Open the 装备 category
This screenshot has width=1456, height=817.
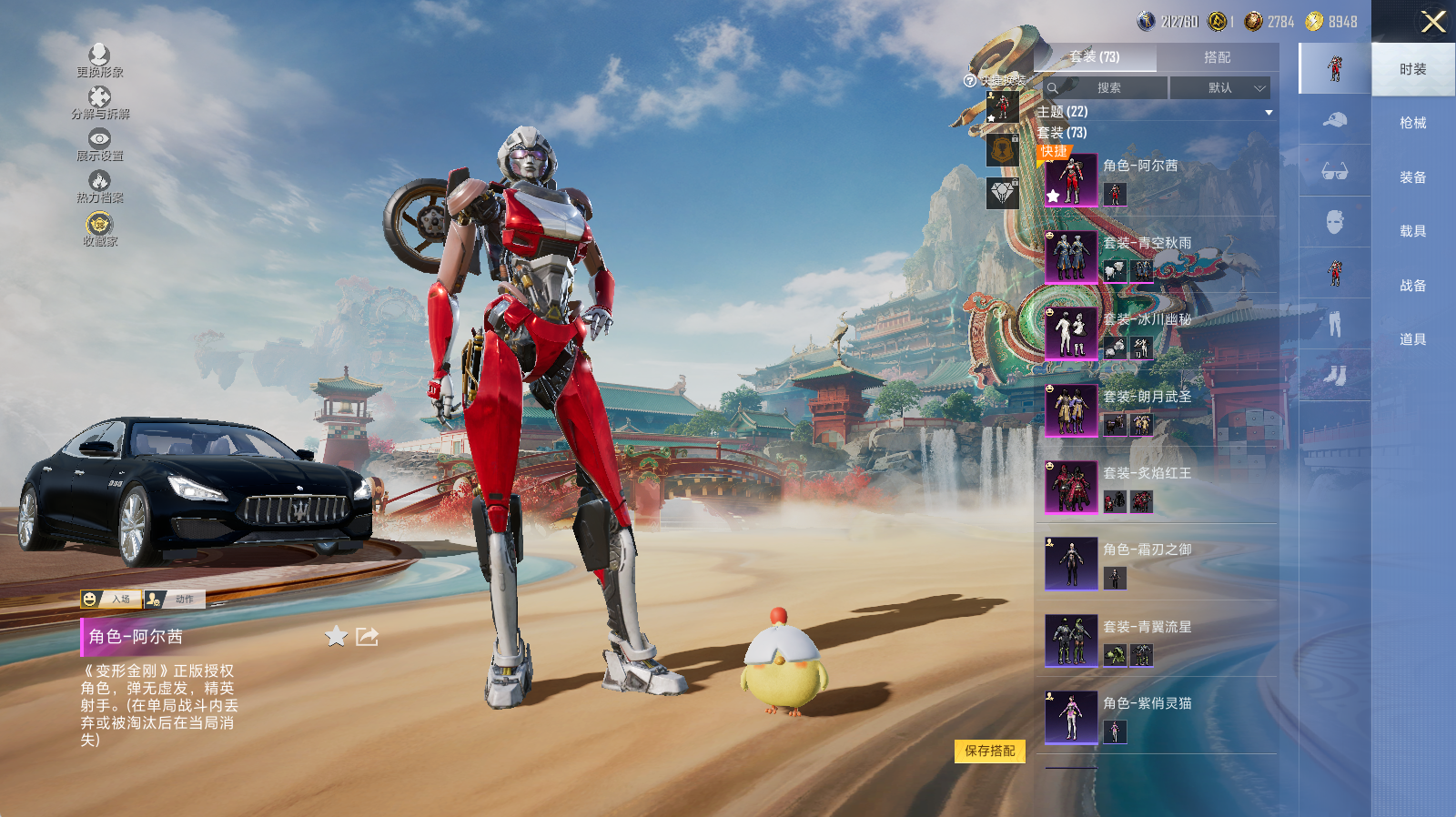pyautogui.click(x=1412, y=177)
